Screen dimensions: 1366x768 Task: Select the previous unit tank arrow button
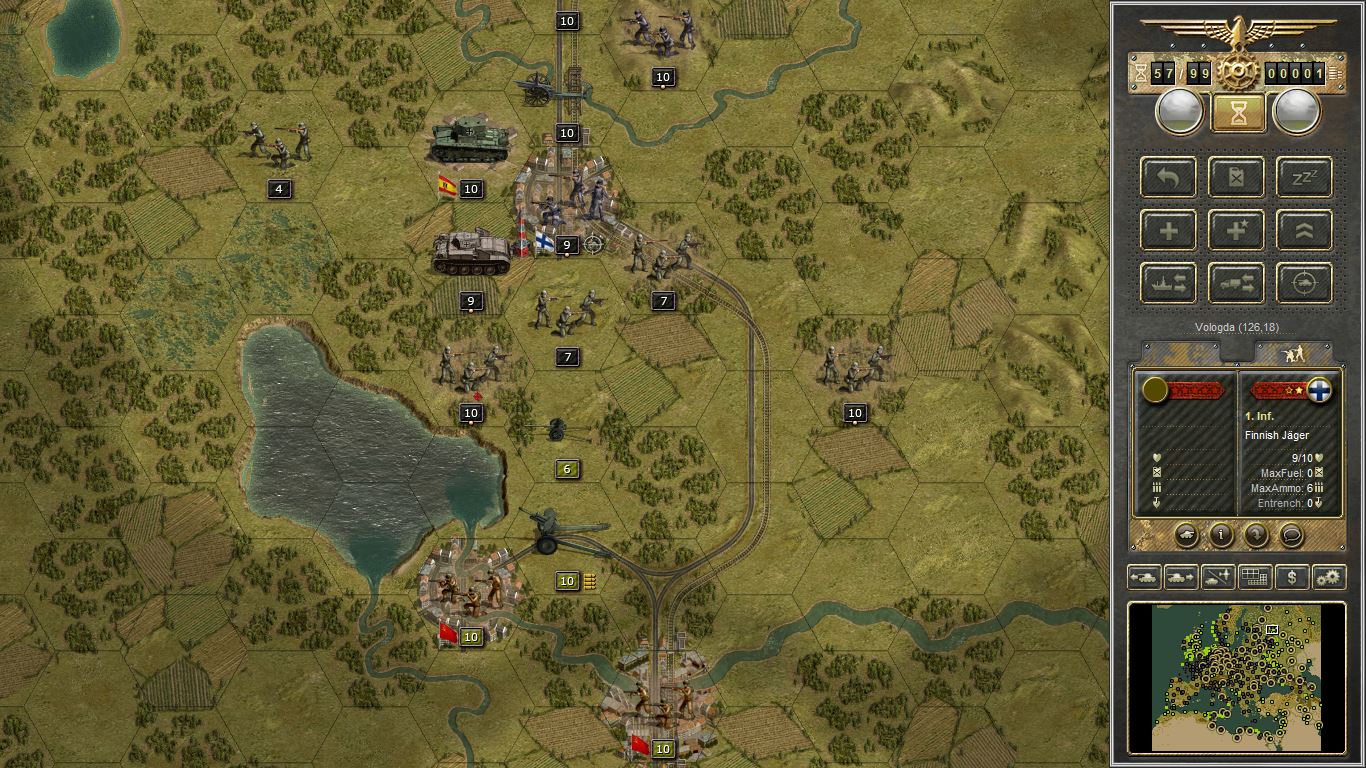tap(1143, 577)
